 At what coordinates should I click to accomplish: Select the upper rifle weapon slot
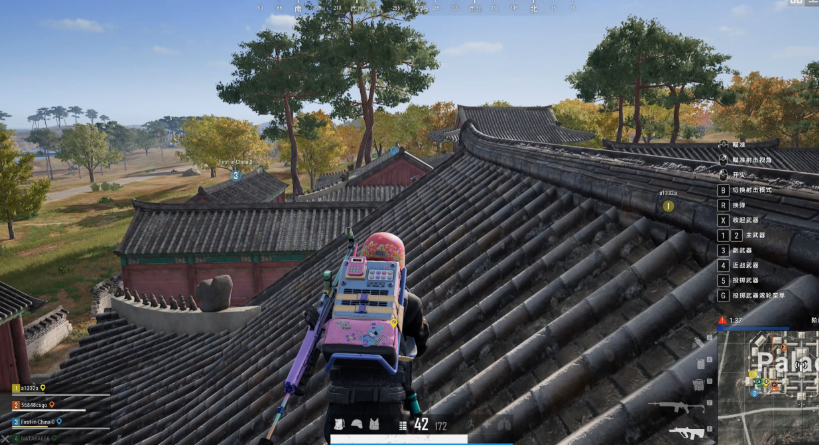coord(668,406)
